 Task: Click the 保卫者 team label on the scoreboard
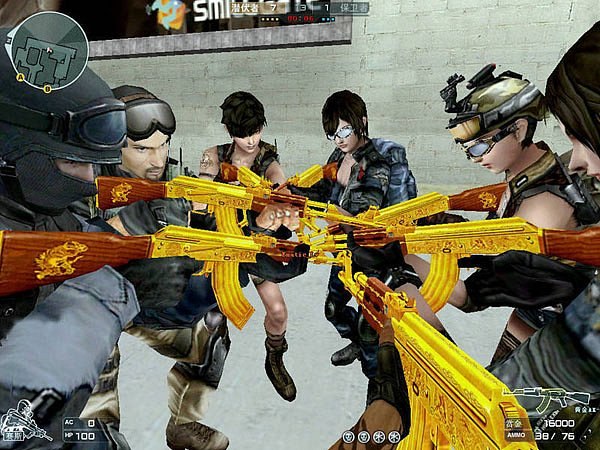point(353,7)
